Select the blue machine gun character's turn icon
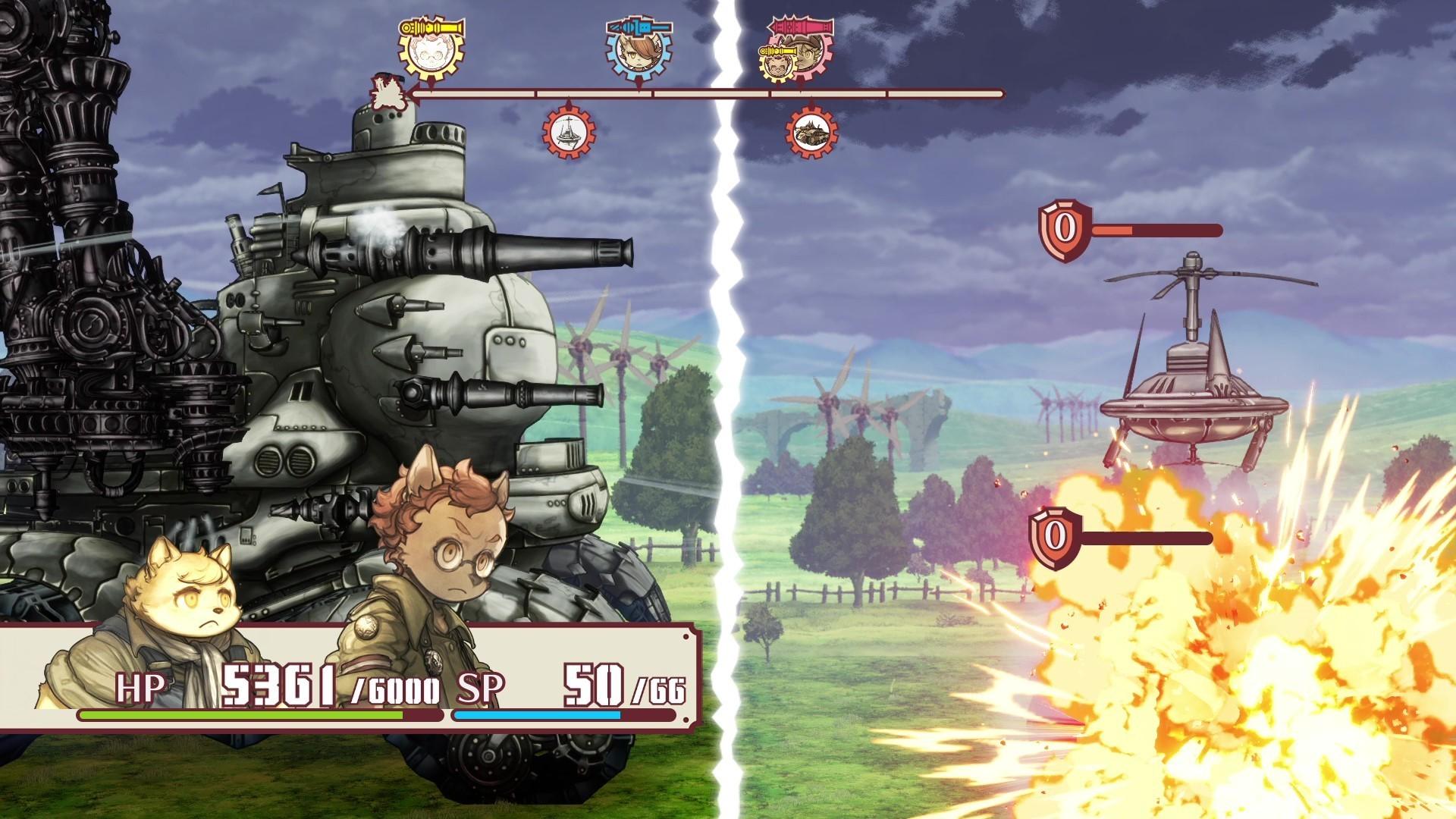1456x819 pixels. tap(637, 55)
